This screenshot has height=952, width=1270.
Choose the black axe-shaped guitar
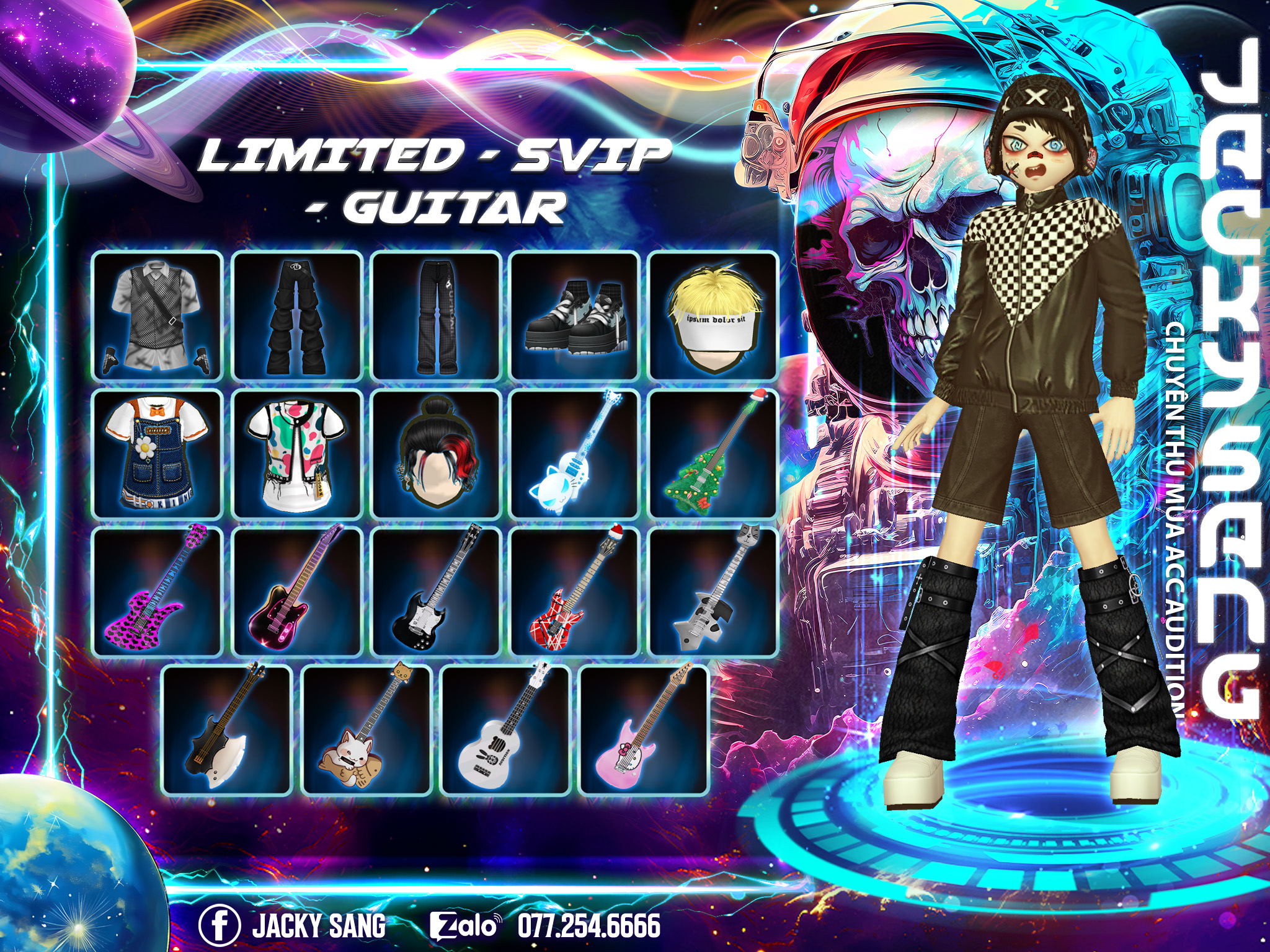227,730
